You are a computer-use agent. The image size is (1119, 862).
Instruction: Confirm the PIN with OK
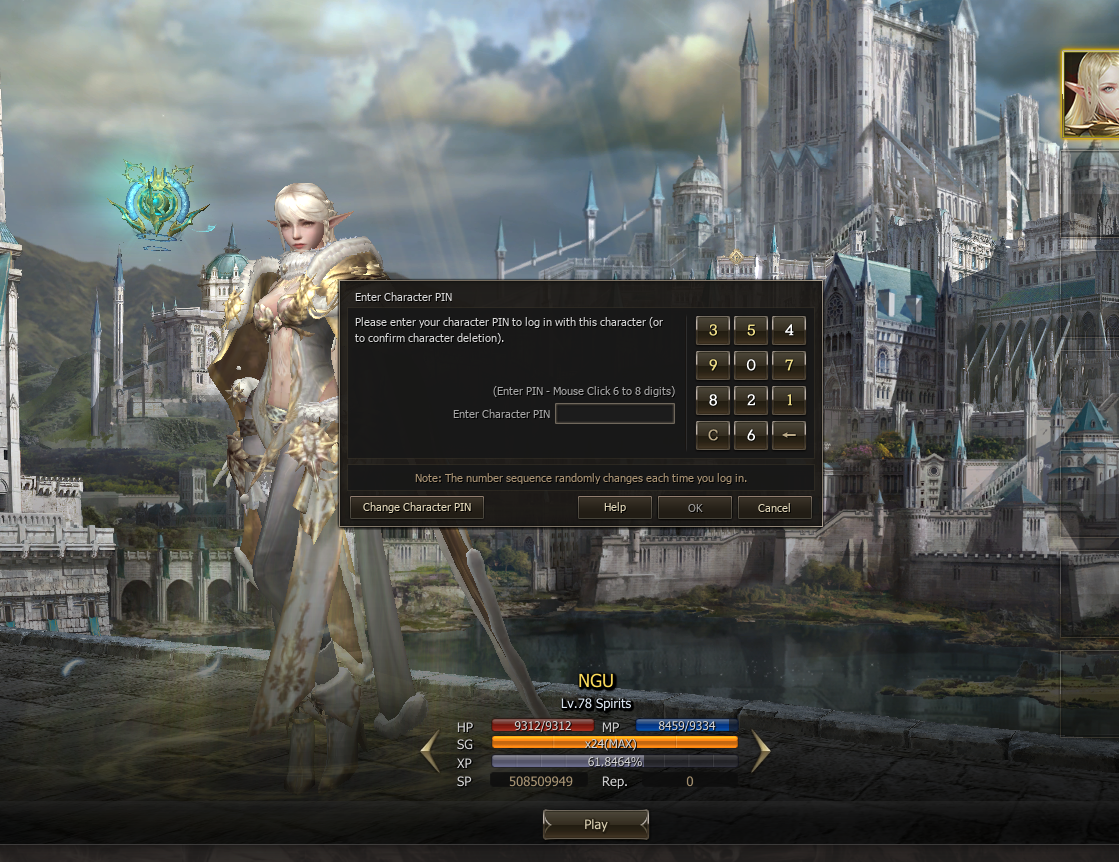click(x=695, y=508)
